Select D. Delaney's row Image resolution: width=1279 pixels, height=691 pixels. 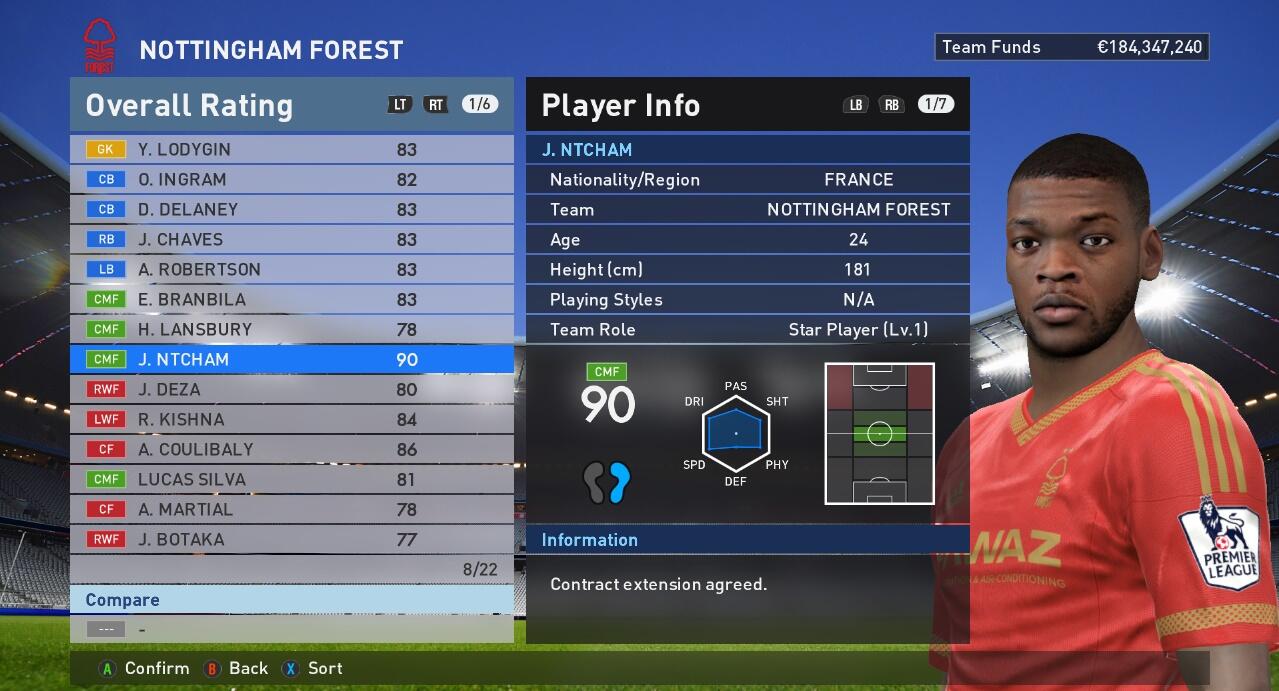click(290, 209)
